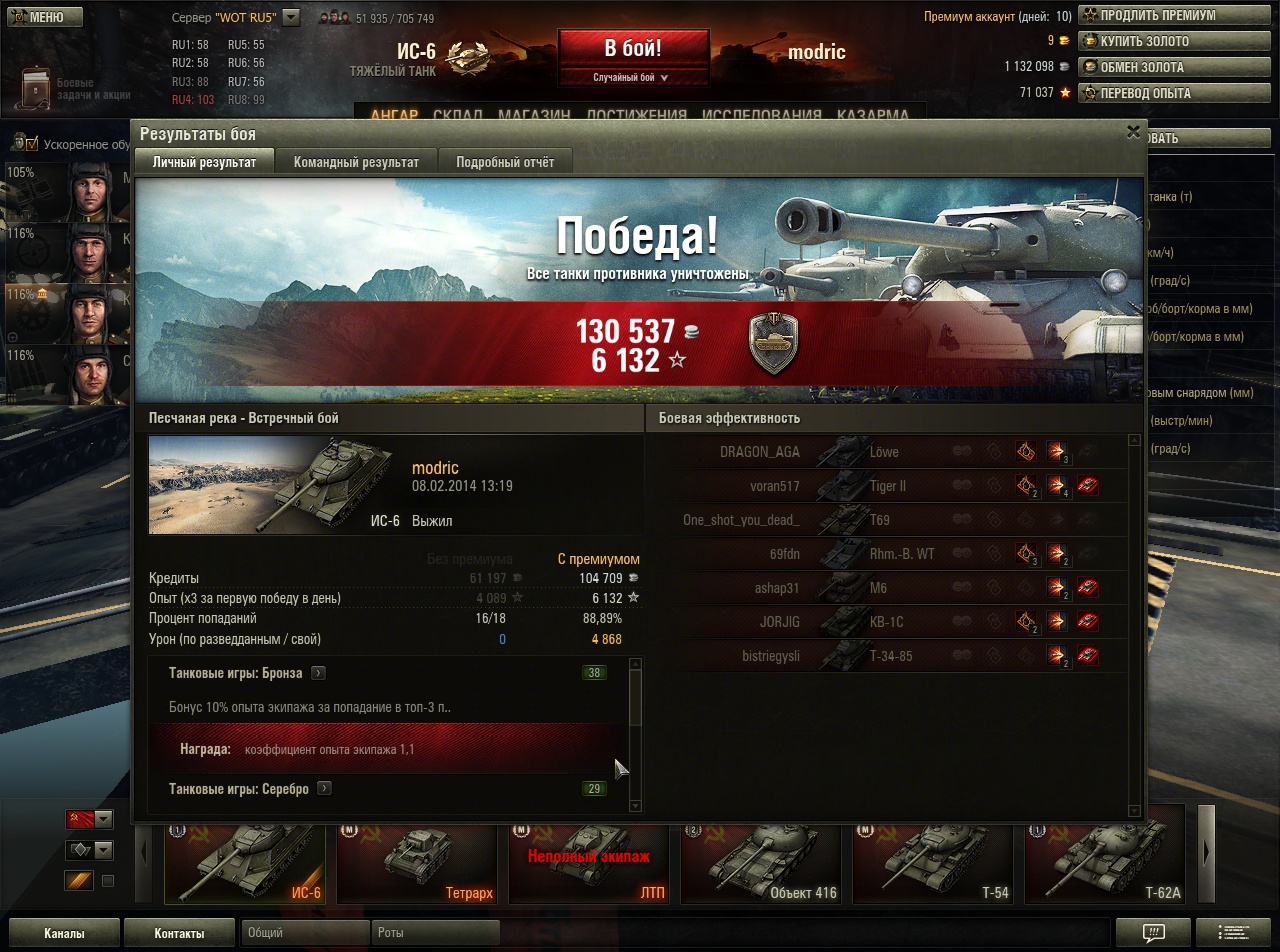Image resolution: width=1280 pixels, height=952 pixels.
Task: Open the nation filter flag dropdown
Action: (x=89, y=819)
